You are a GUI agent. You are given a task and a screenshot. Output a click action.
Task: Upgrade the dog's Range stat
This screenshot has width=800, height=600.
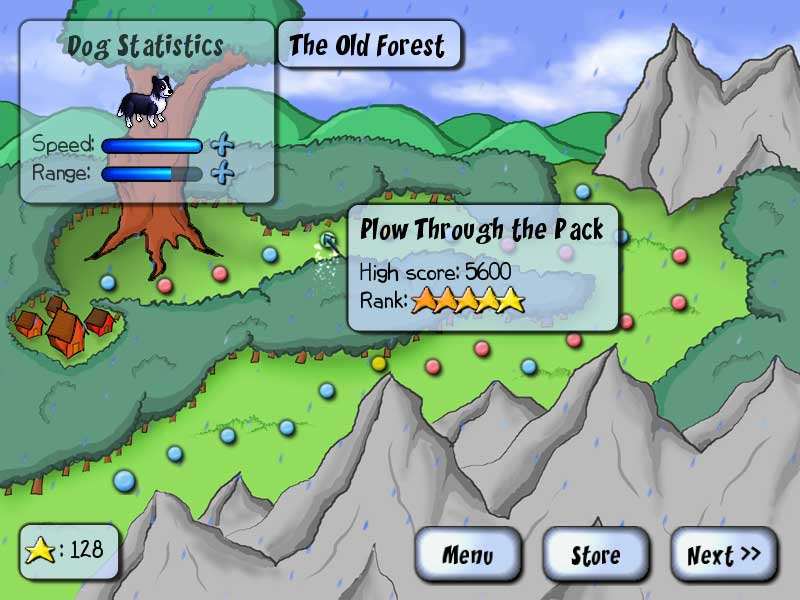pyautogui.click(x=223, y=173)
